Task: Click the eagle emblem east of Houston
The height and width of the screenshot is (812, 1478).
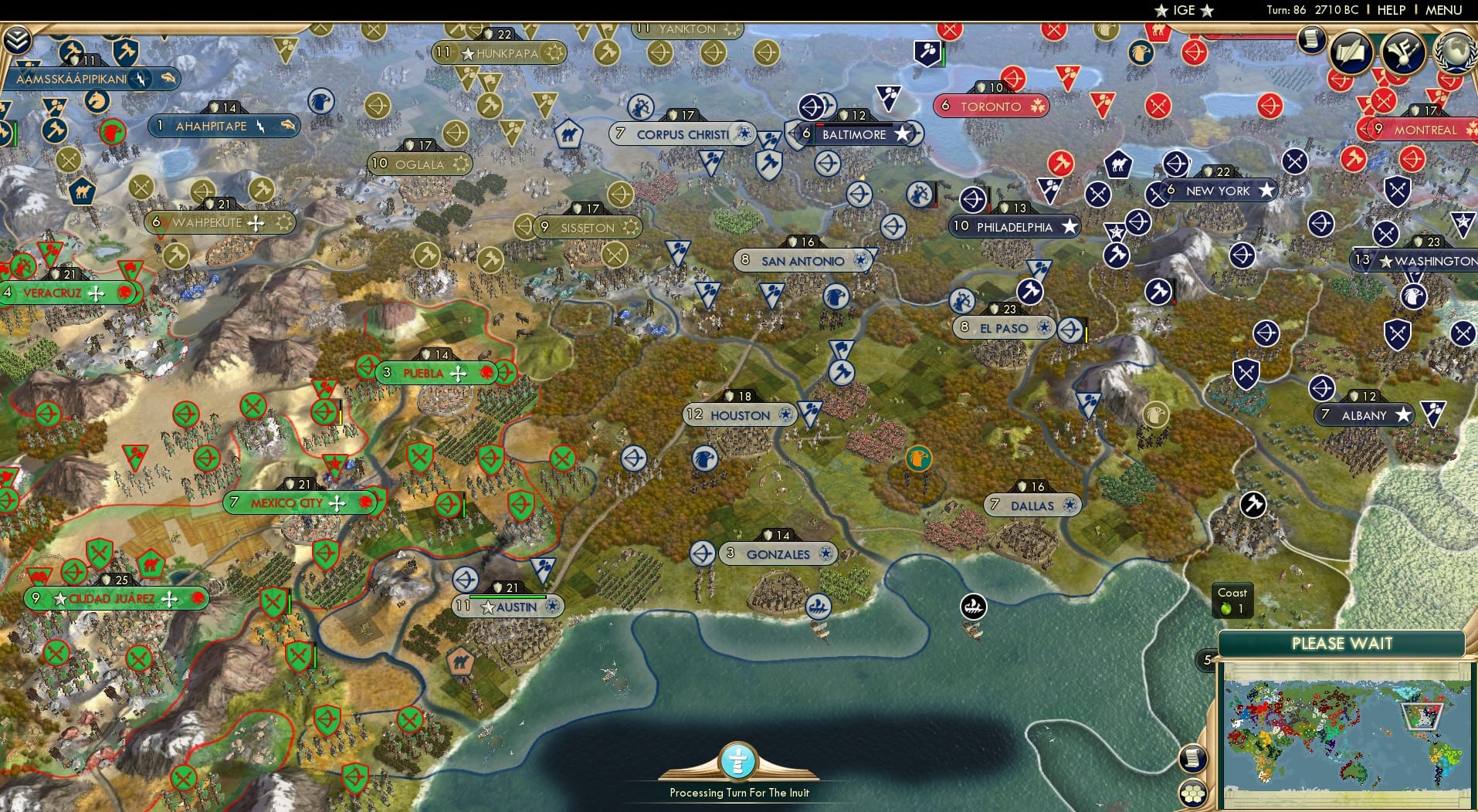Action: coord(917,458)
